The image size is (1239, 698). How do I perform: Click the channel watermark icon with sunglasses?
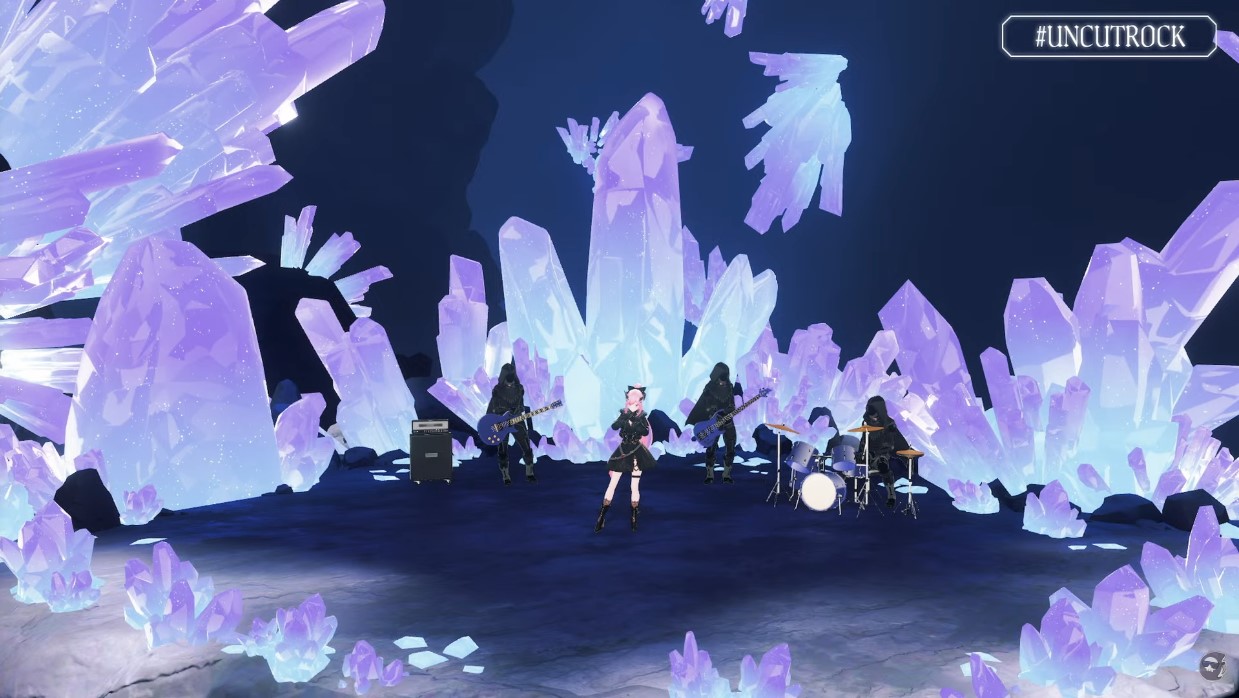[x=1211, y=667]
